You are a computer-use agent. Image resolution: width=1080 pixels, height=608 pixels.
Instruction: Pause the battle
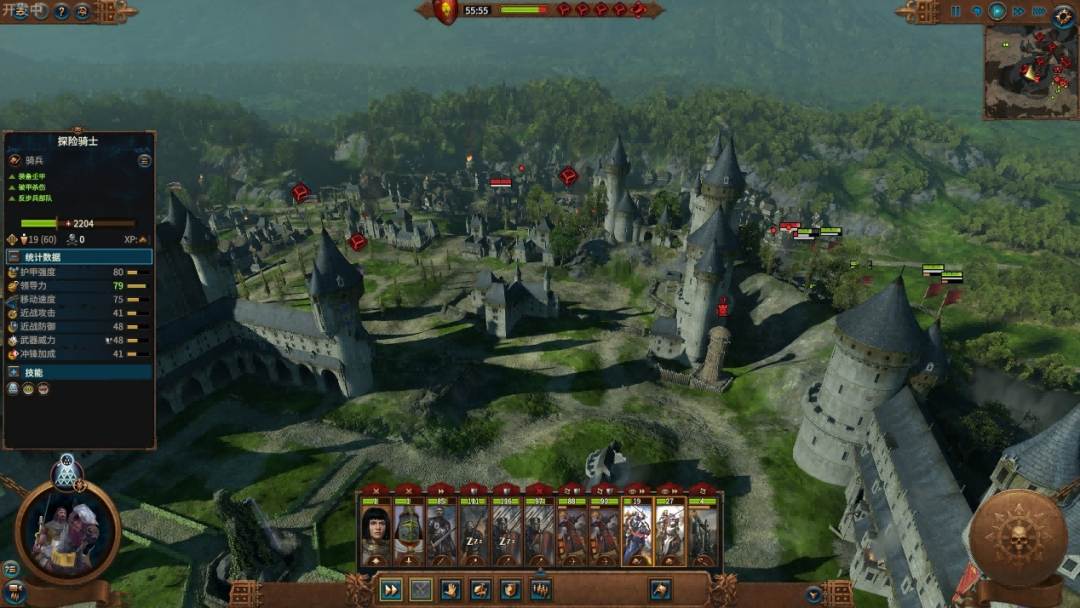click(955, 12)
